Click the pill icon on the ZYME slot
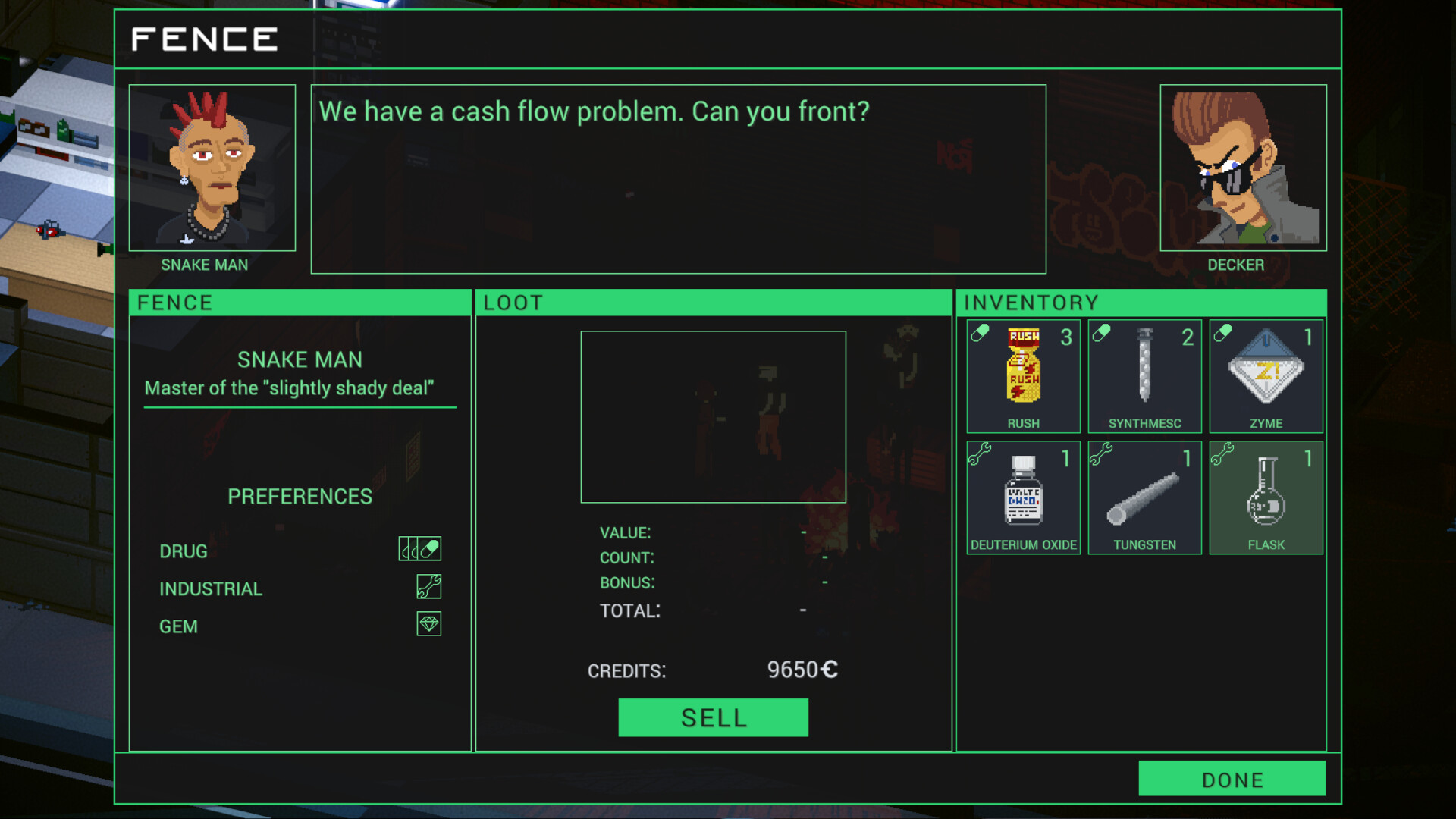The image size is (1456, 819). (1223, 331)
